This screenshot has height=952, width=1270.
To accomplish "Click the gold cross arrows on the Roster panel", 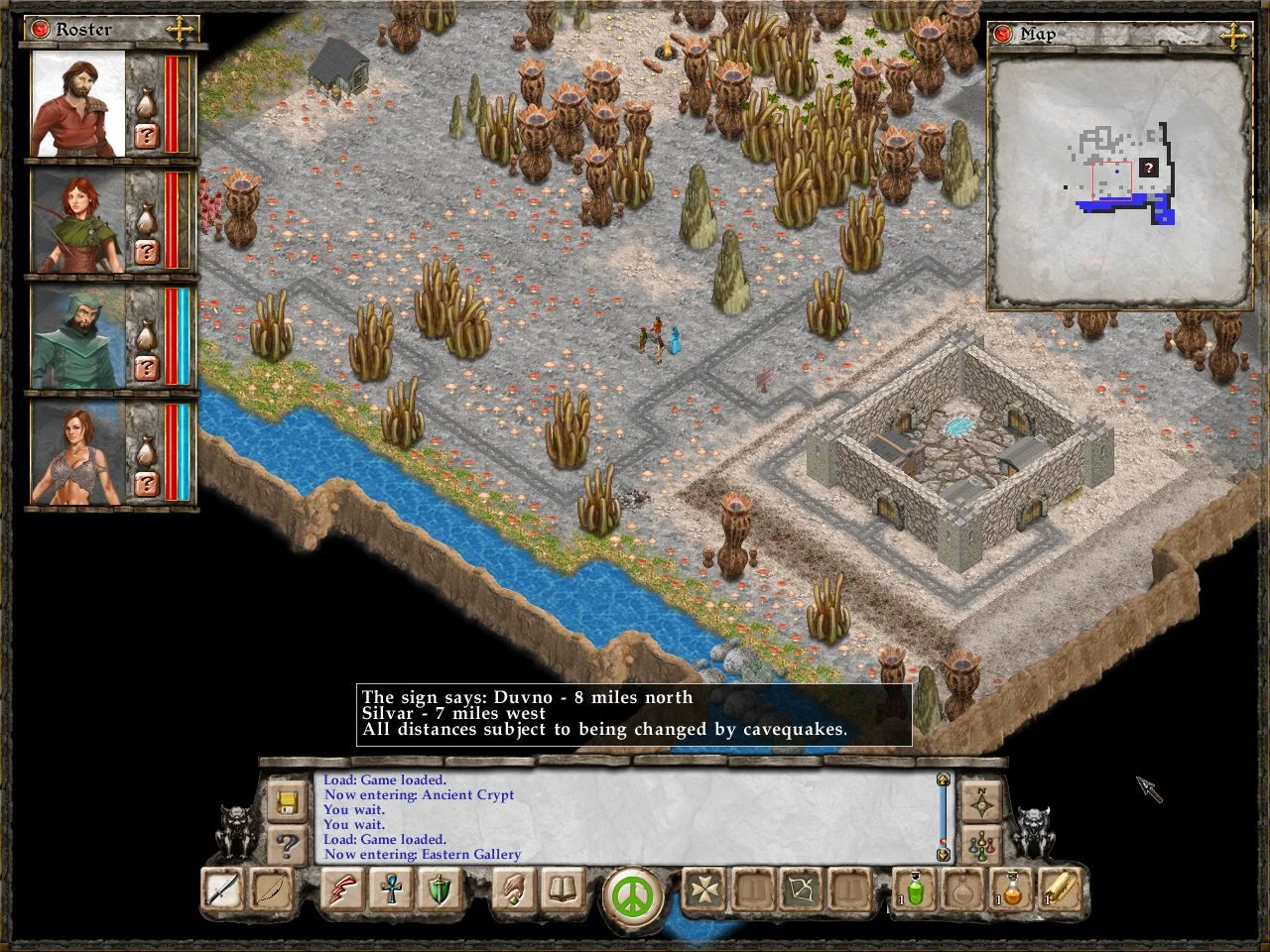I will (x=182, y=29).
